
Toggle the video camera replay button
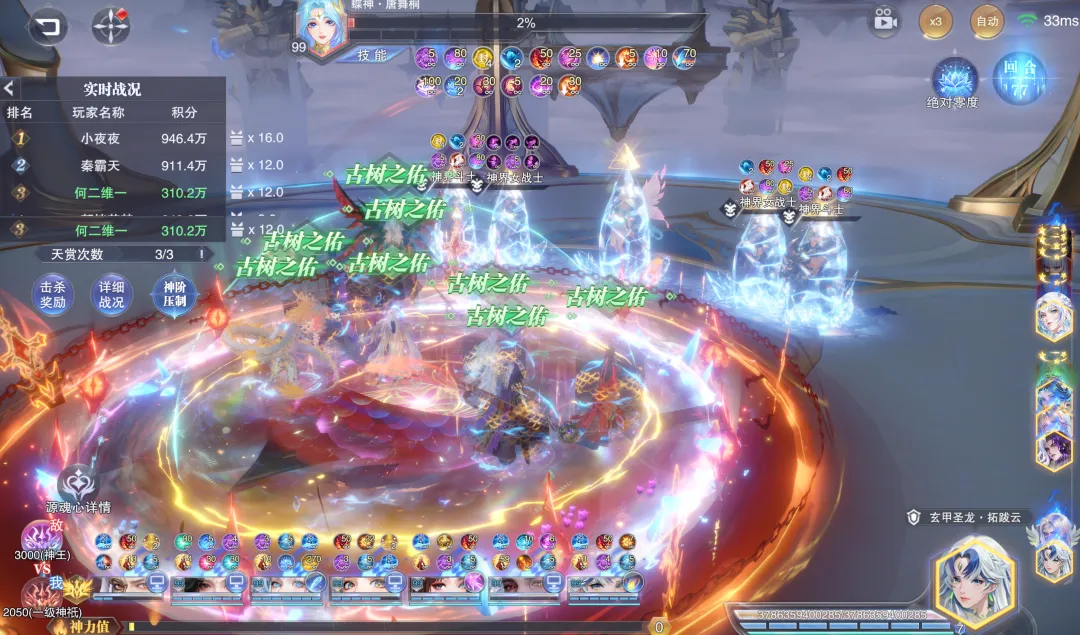[883, 21]
